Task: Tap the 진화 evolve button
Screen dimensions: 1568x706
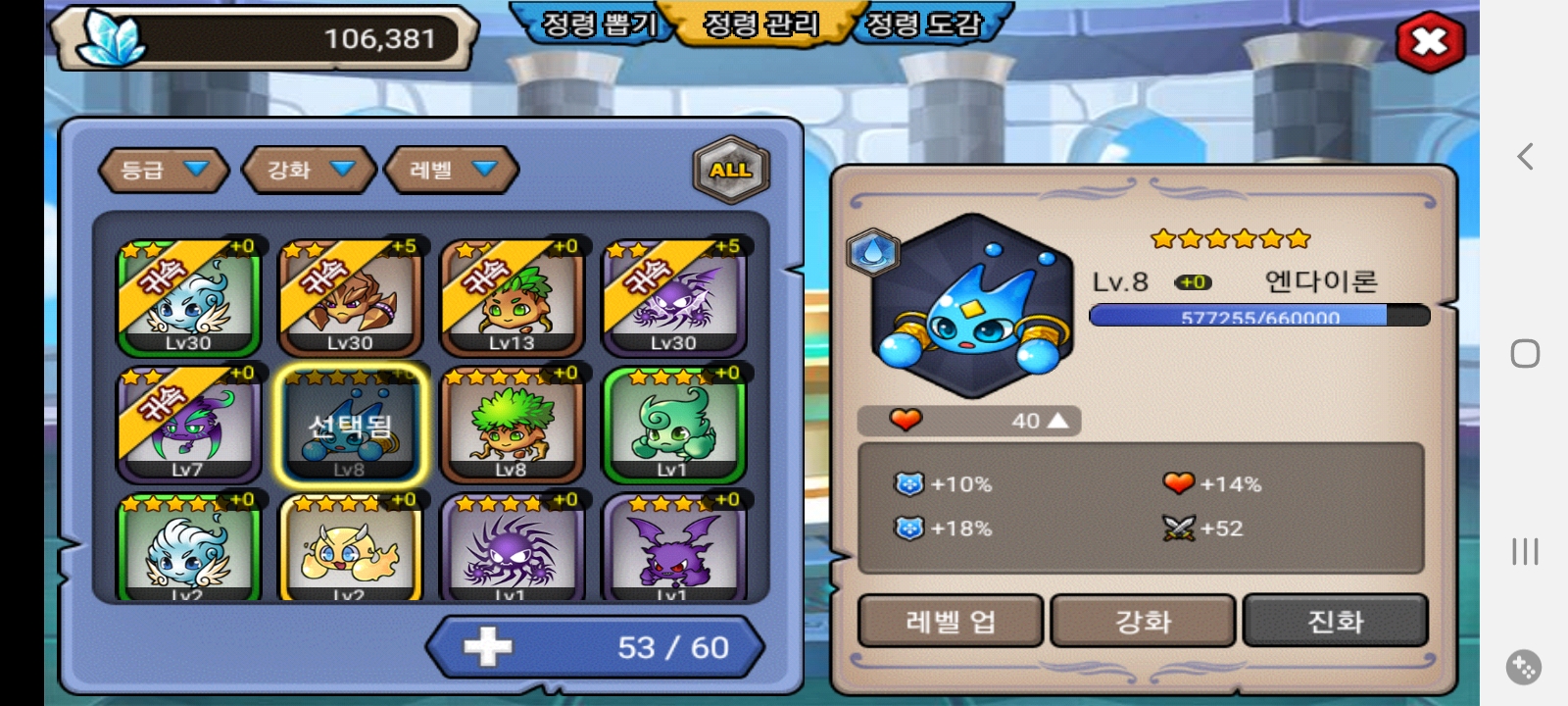Action: pyautogui.click(x=1335, y=621)
